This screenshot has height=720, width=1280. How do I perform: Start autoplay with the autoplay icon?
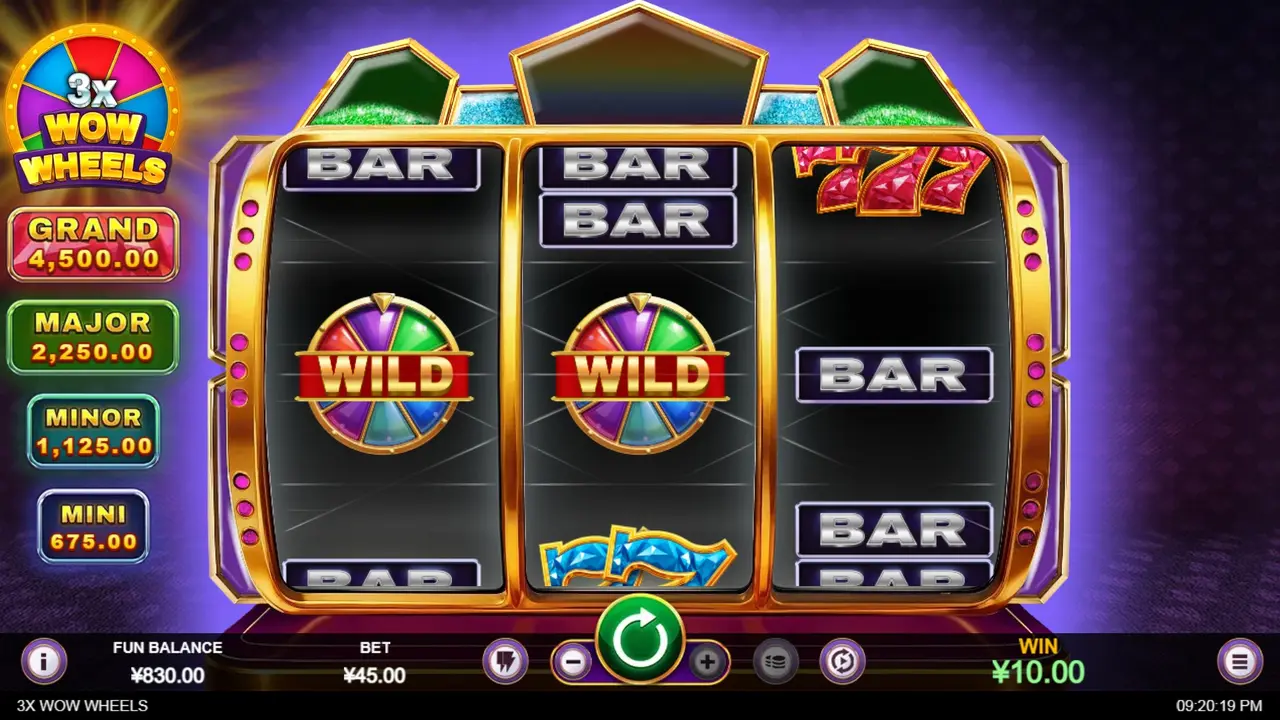point(843,660)
